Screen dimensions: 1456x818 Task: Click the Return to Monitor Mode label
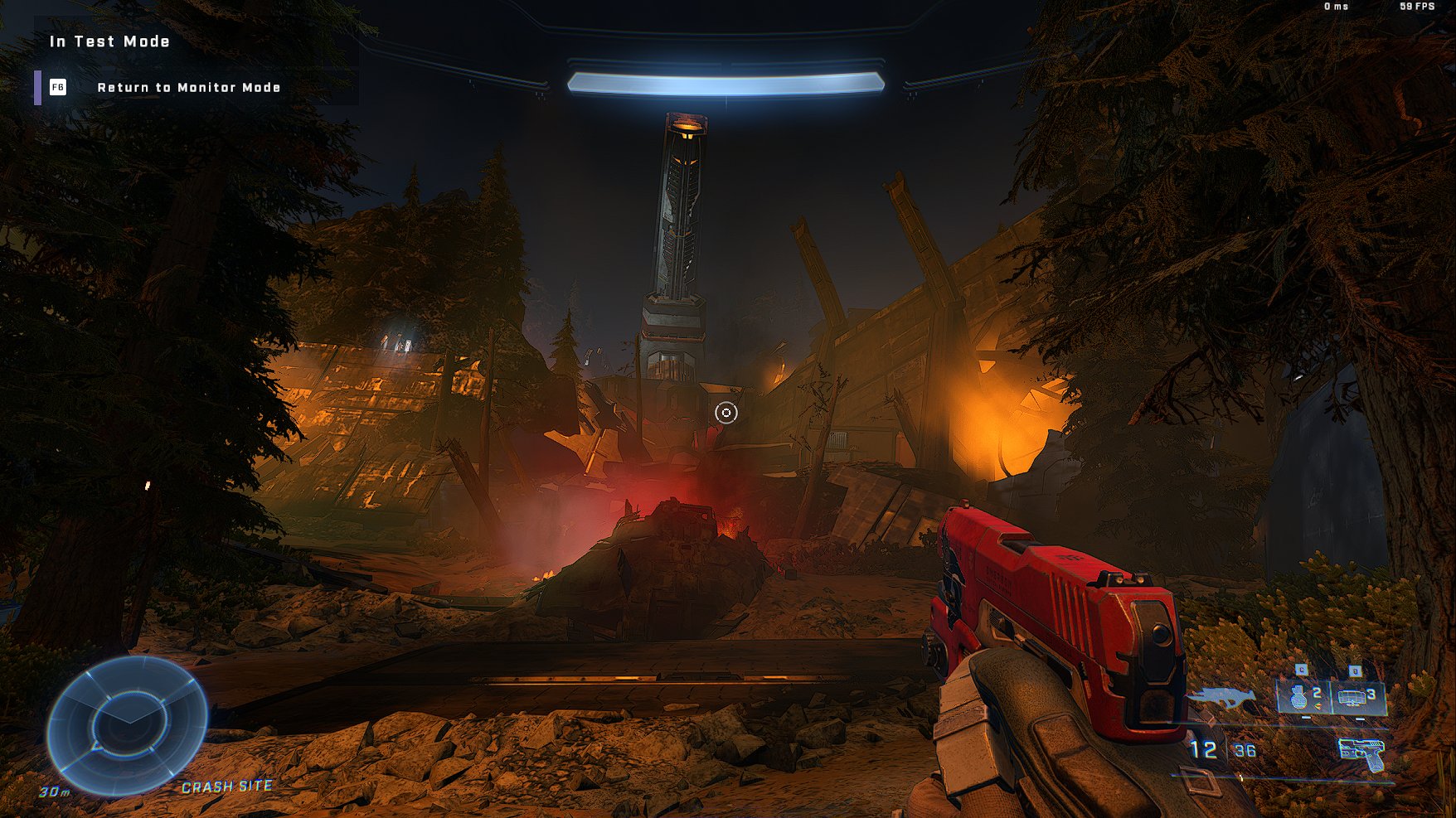[188, 88]
